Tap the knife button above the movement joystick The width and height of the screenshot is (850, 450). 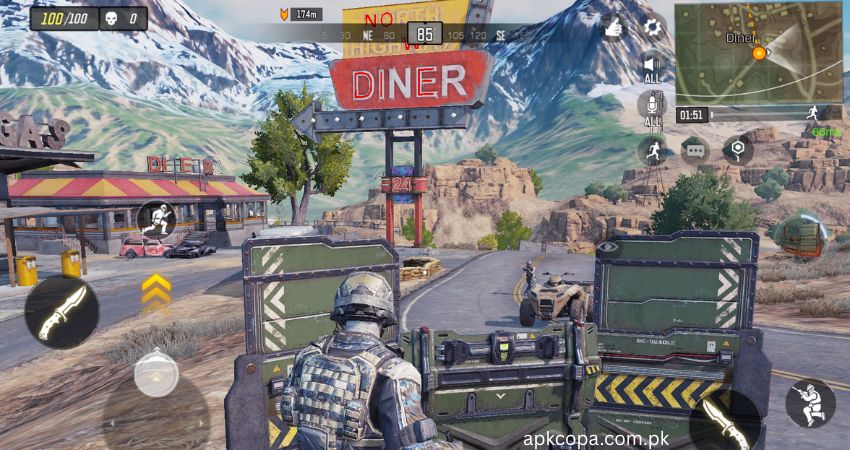pos(62,313)
